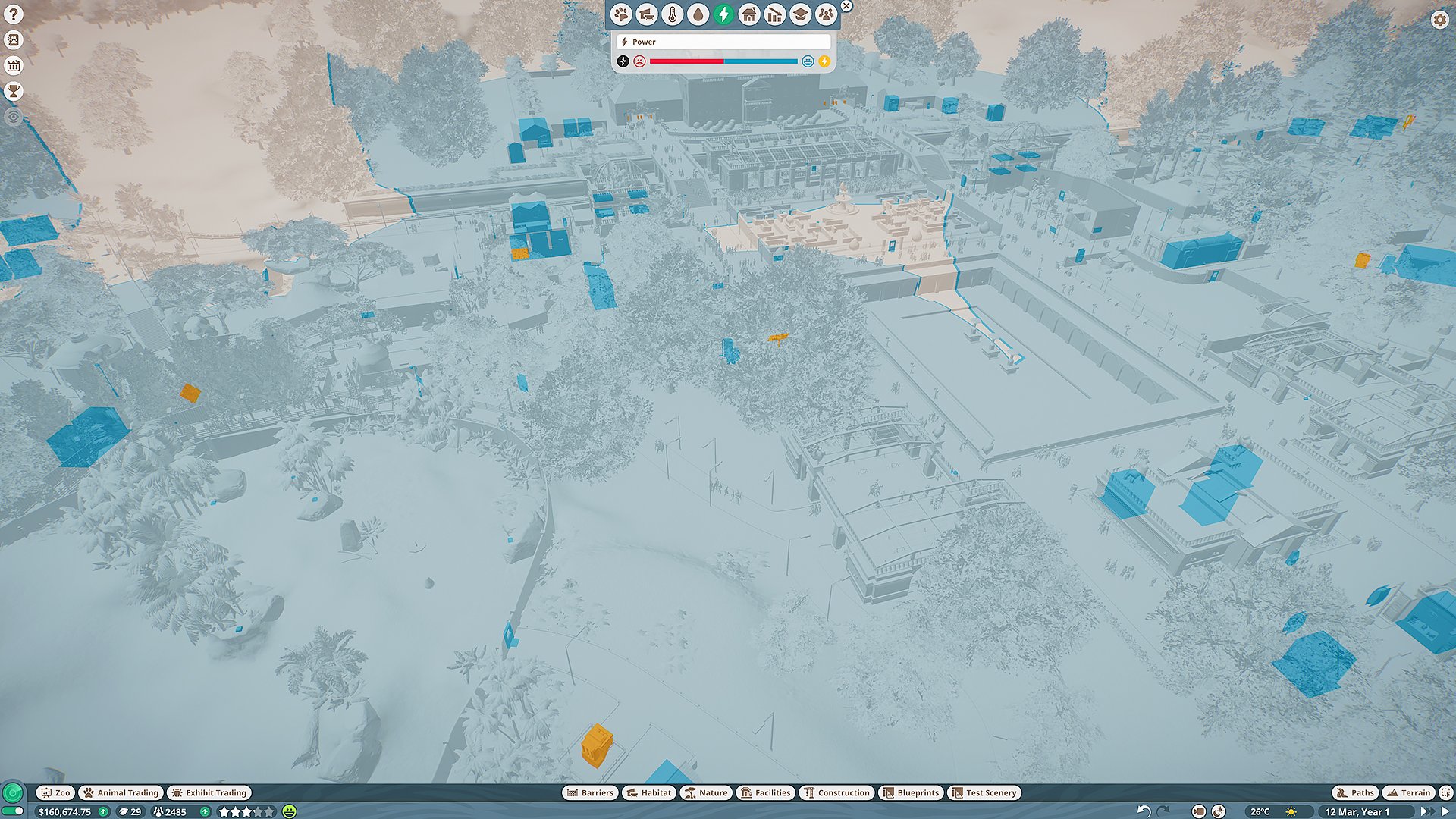Open the Animal welfare heatmap
This screenshot has width=1456, height=819.
(x=622, y=13)
